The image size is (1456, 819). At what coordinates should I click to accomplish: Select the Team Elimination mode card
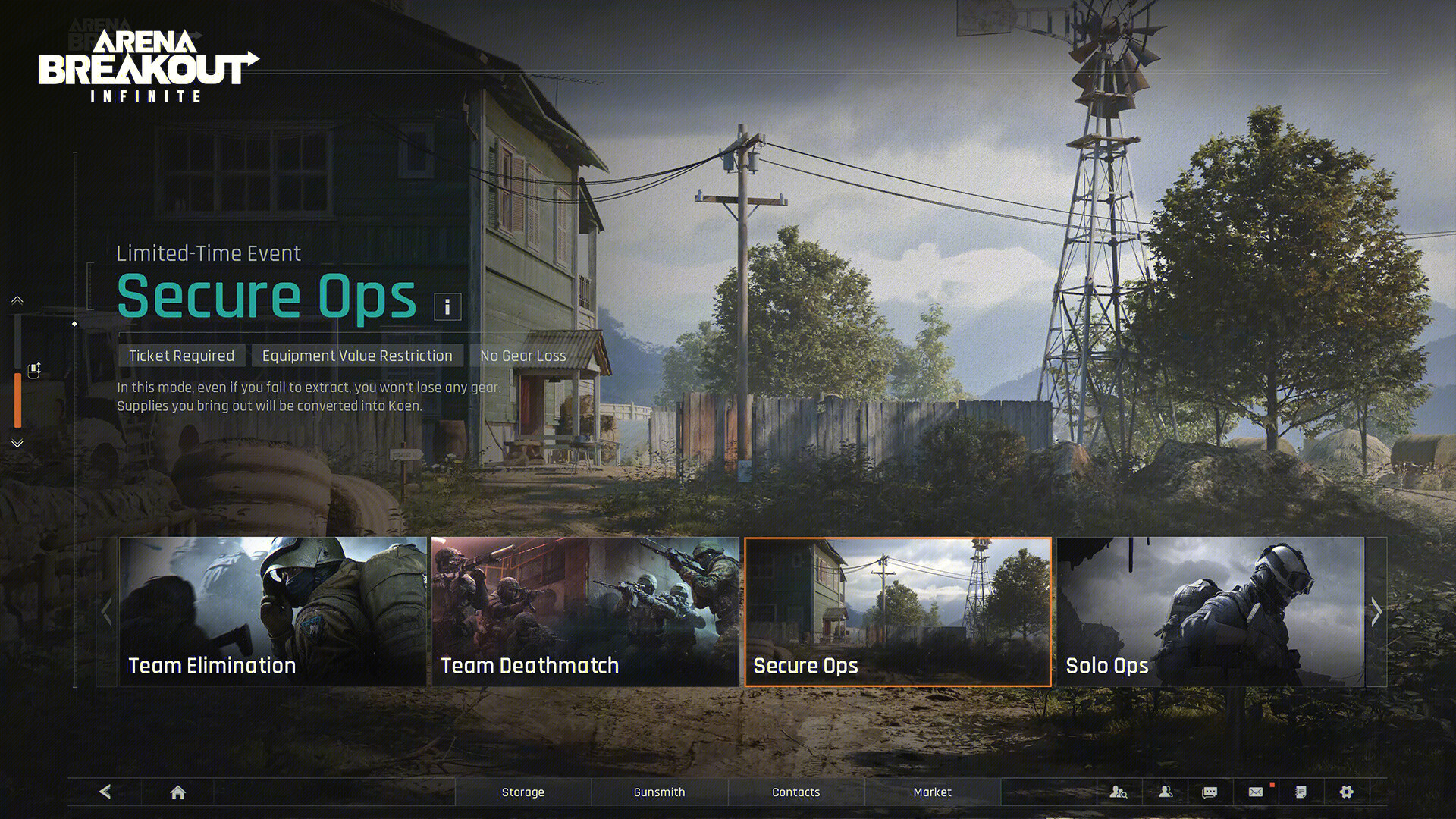click(x=272, y=611)
